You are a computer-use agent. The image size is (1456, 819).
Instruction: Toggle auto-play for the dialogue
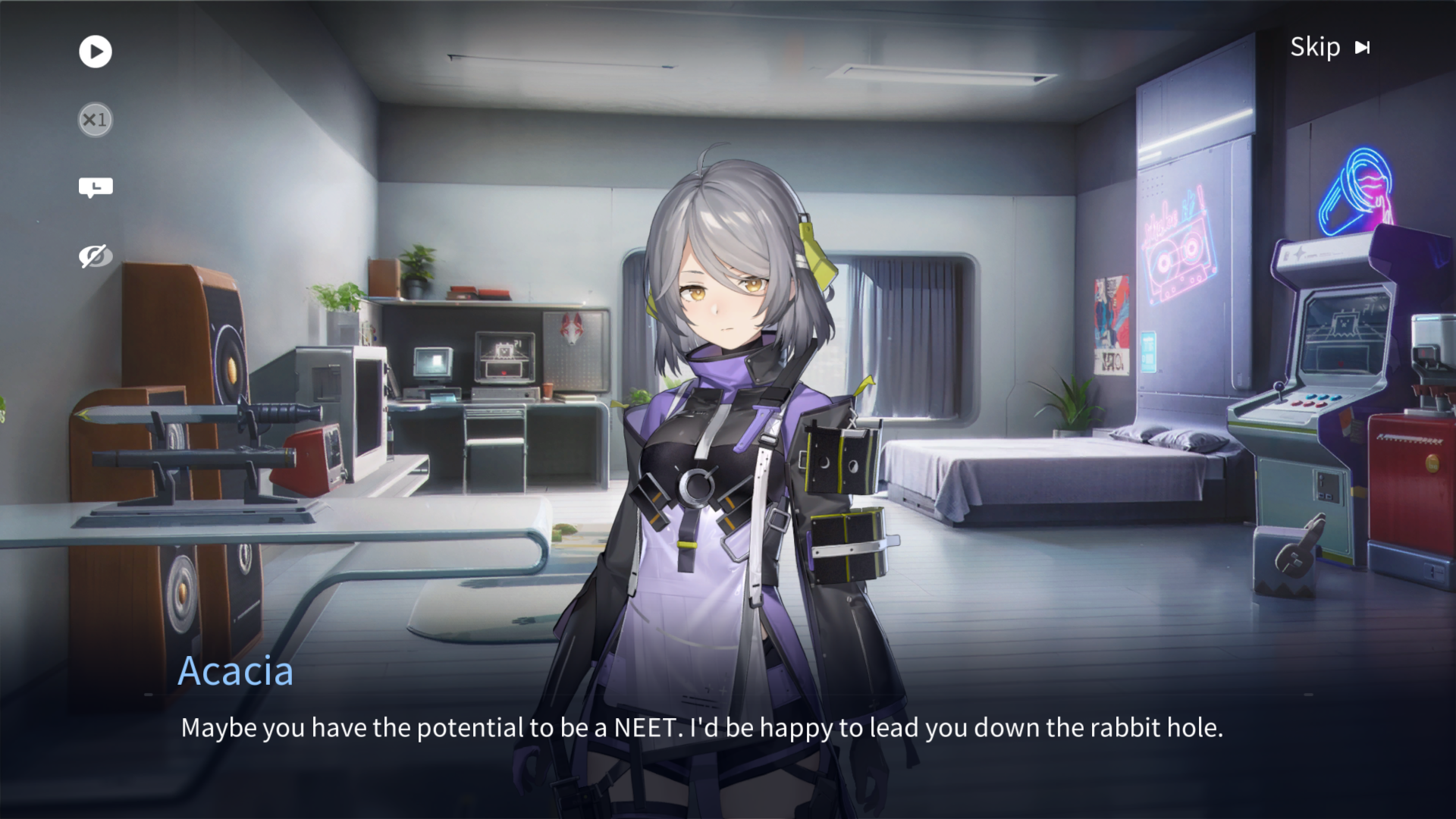(x=96, y=52)
